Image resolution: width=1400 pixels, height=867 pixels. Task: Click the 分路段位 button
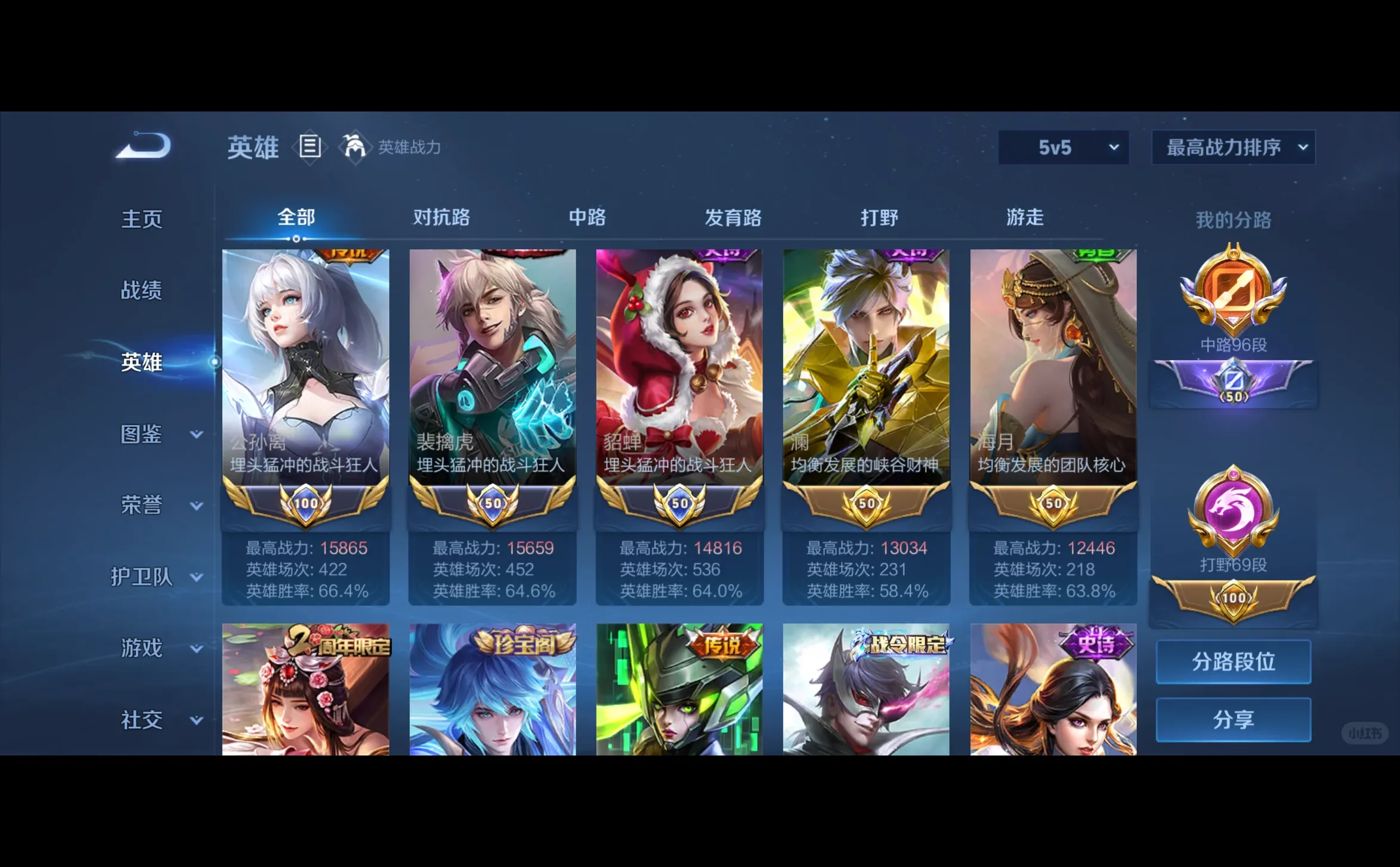(x=1233, y=662)
